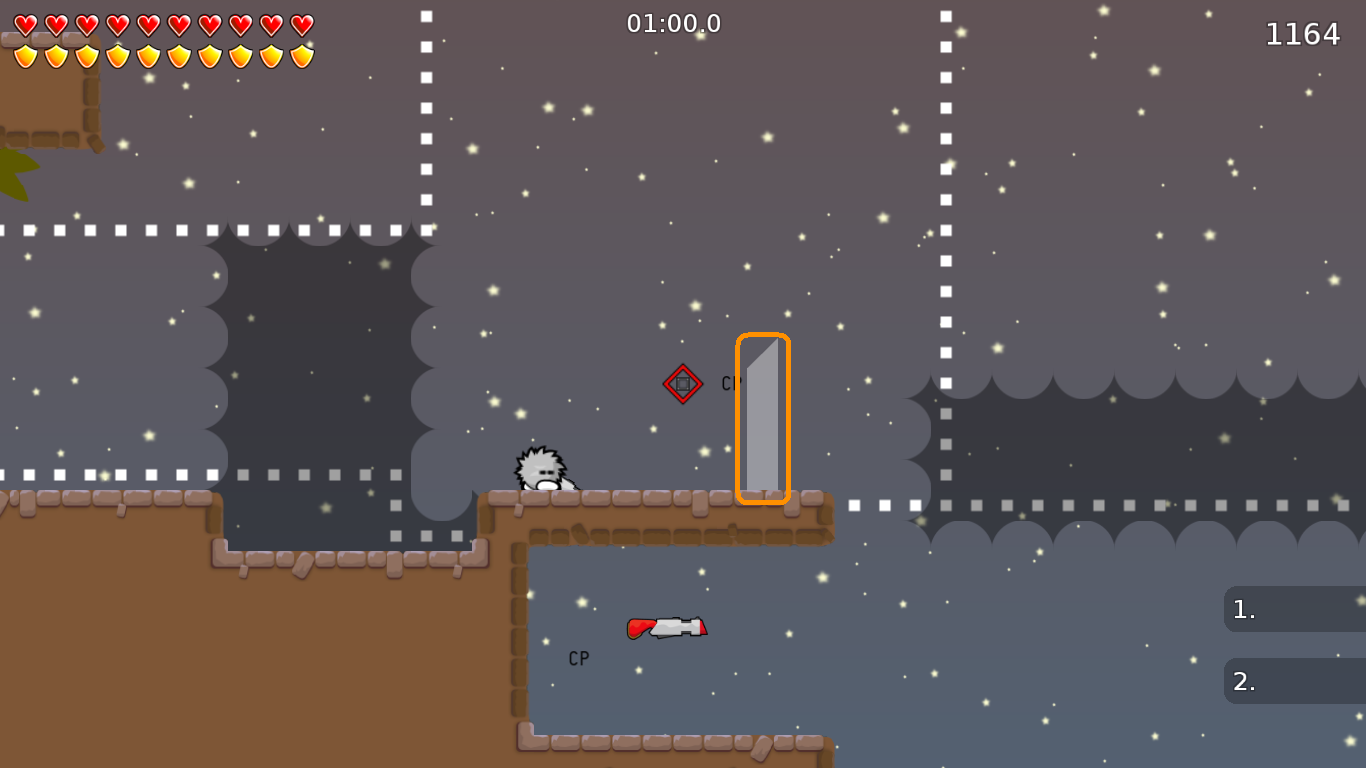Select the red diamond checkpoint marker
Viewport: 1366px width, 768px height.
[683, 382]
